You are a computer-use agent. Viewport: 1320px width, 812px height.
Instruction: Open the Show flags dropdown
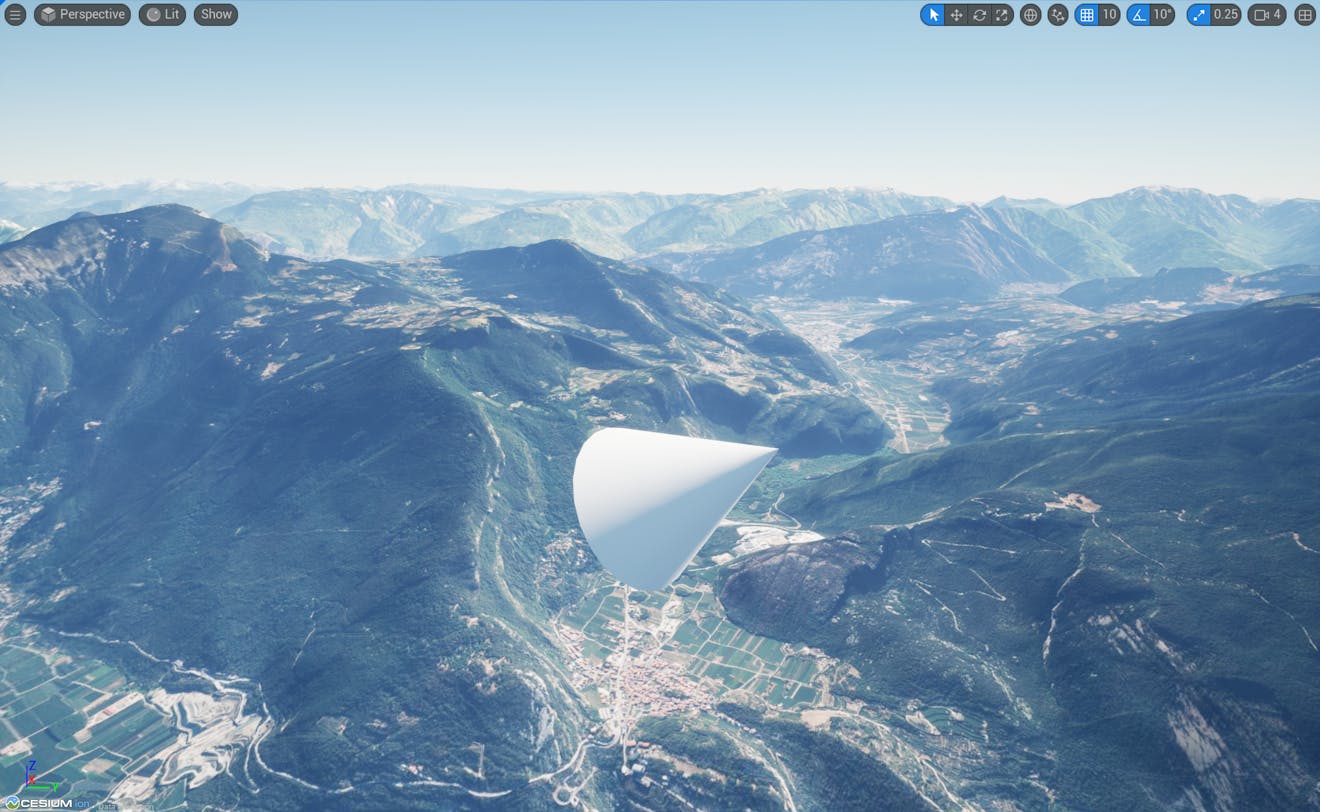(215, 14)
